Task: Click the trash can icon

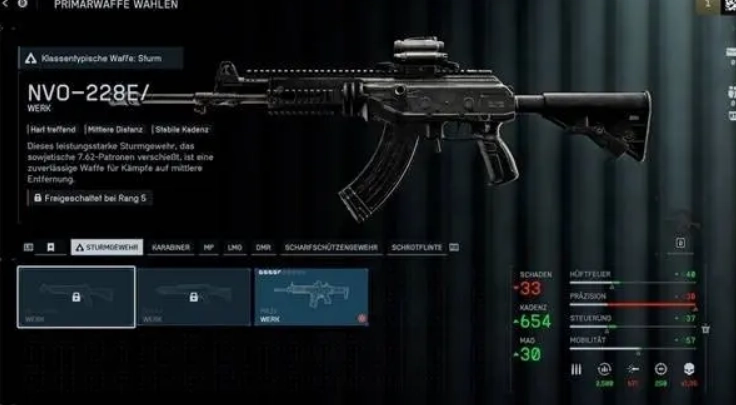Action: coord(705,328)
